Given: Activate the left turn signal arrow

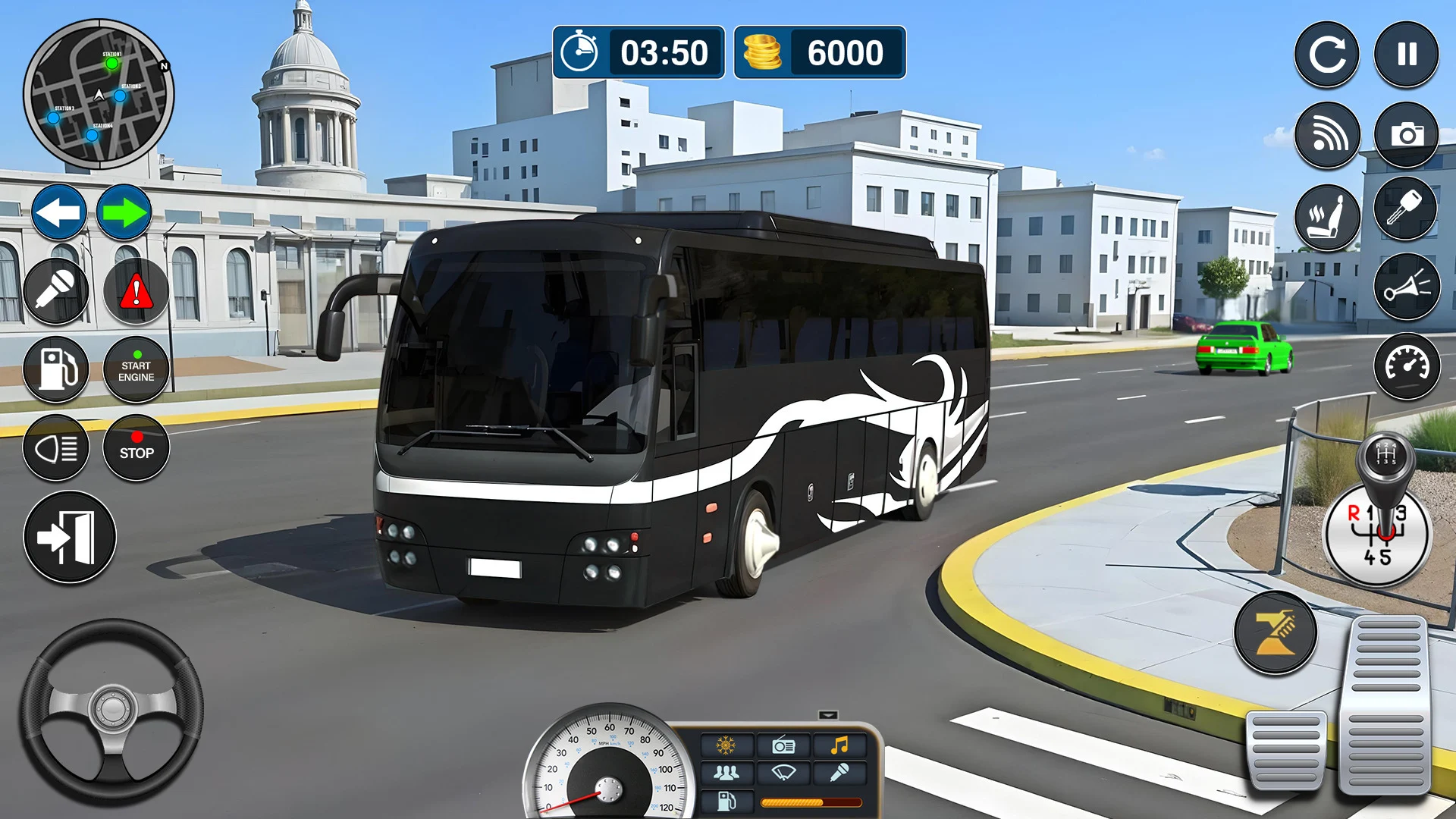Looking at the screenshot, I should click(x=59, y=212).
